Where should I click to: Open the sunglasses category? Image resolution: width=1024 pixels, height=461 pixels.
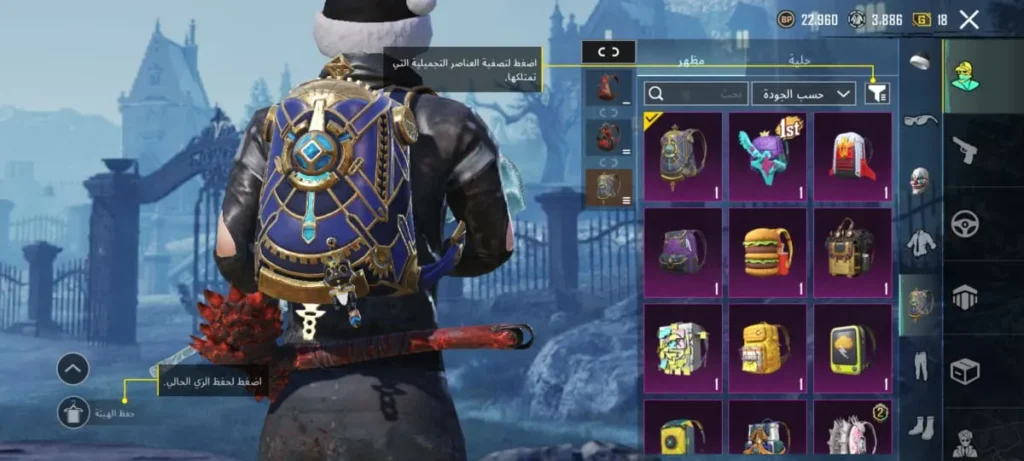click(x=920, y=121)
